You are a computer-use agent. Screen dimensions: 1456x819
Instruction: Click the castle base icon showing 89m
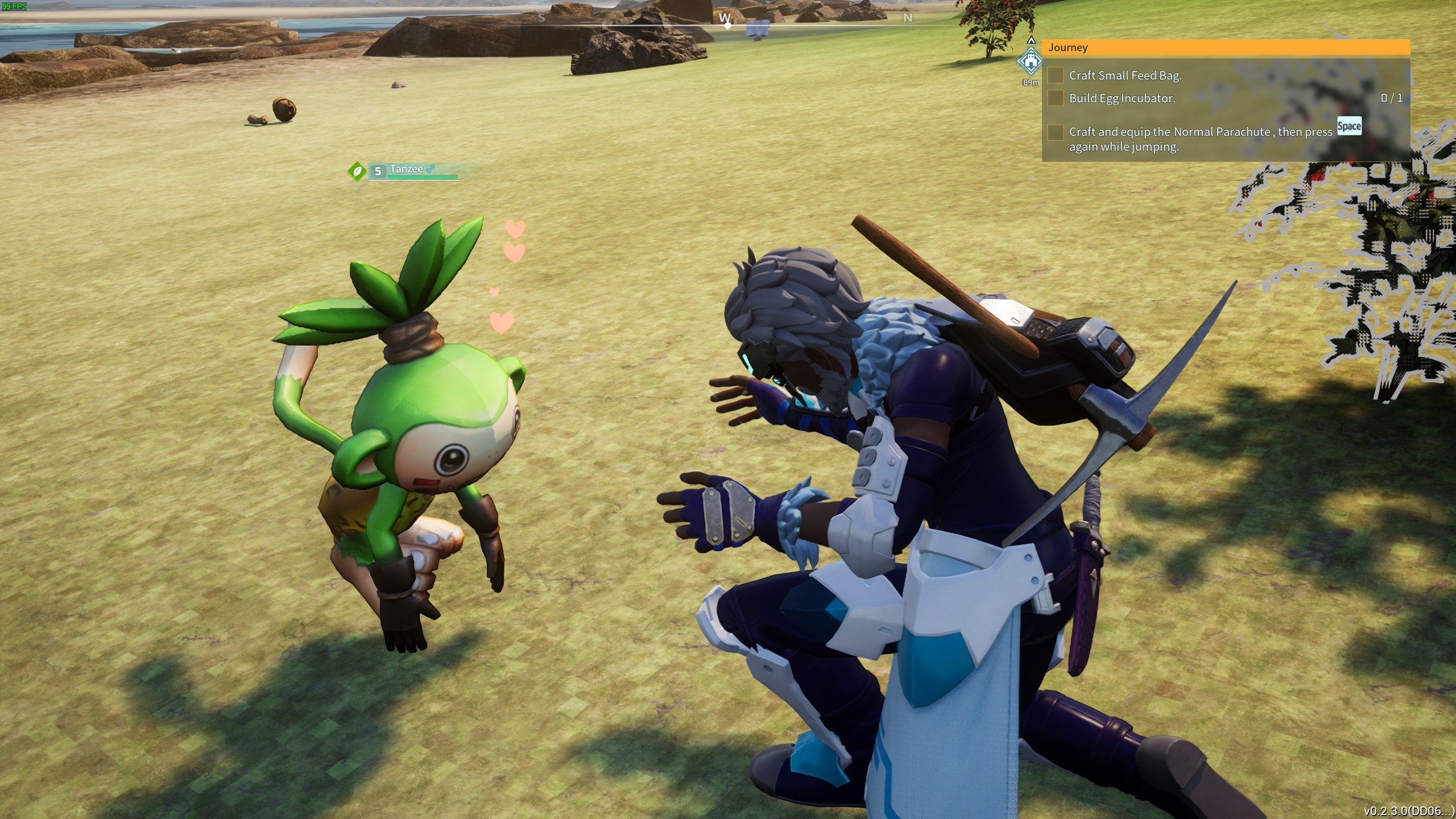tap(1031, 61)
